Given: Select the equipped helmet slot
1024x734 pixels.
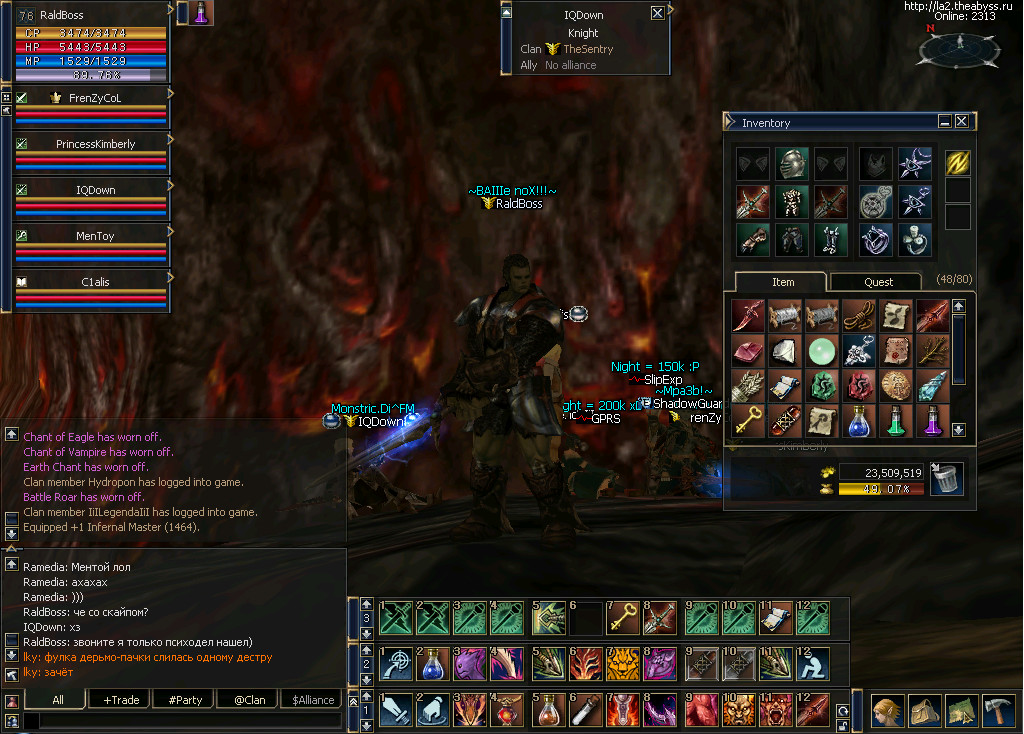Looking at the screenshot, I should [791, 165].
